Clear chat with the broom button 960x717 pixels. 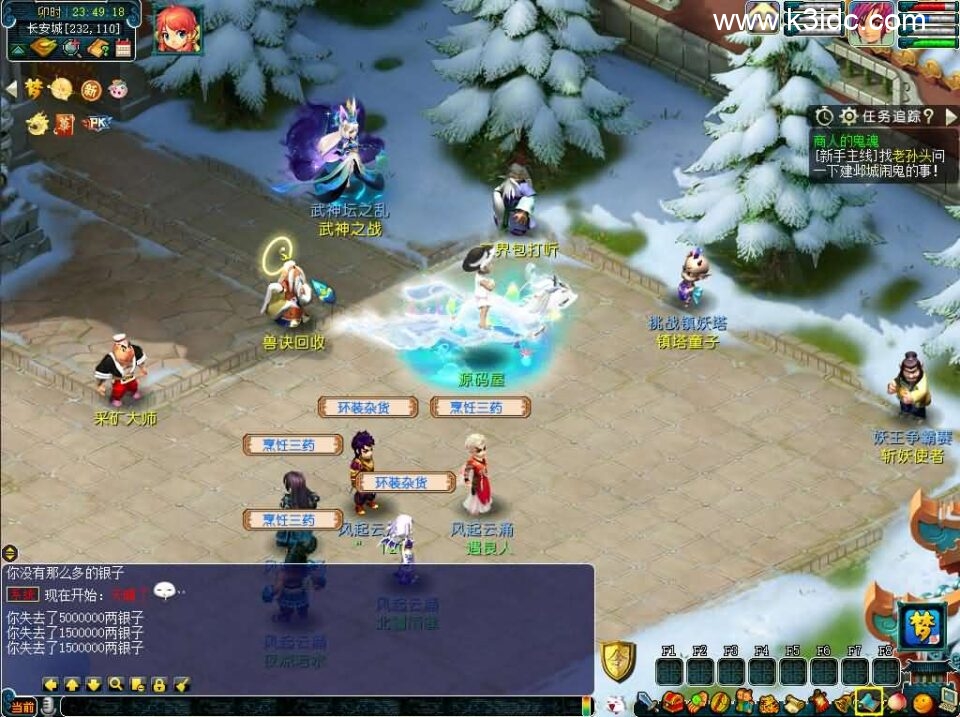pos(181,684)
